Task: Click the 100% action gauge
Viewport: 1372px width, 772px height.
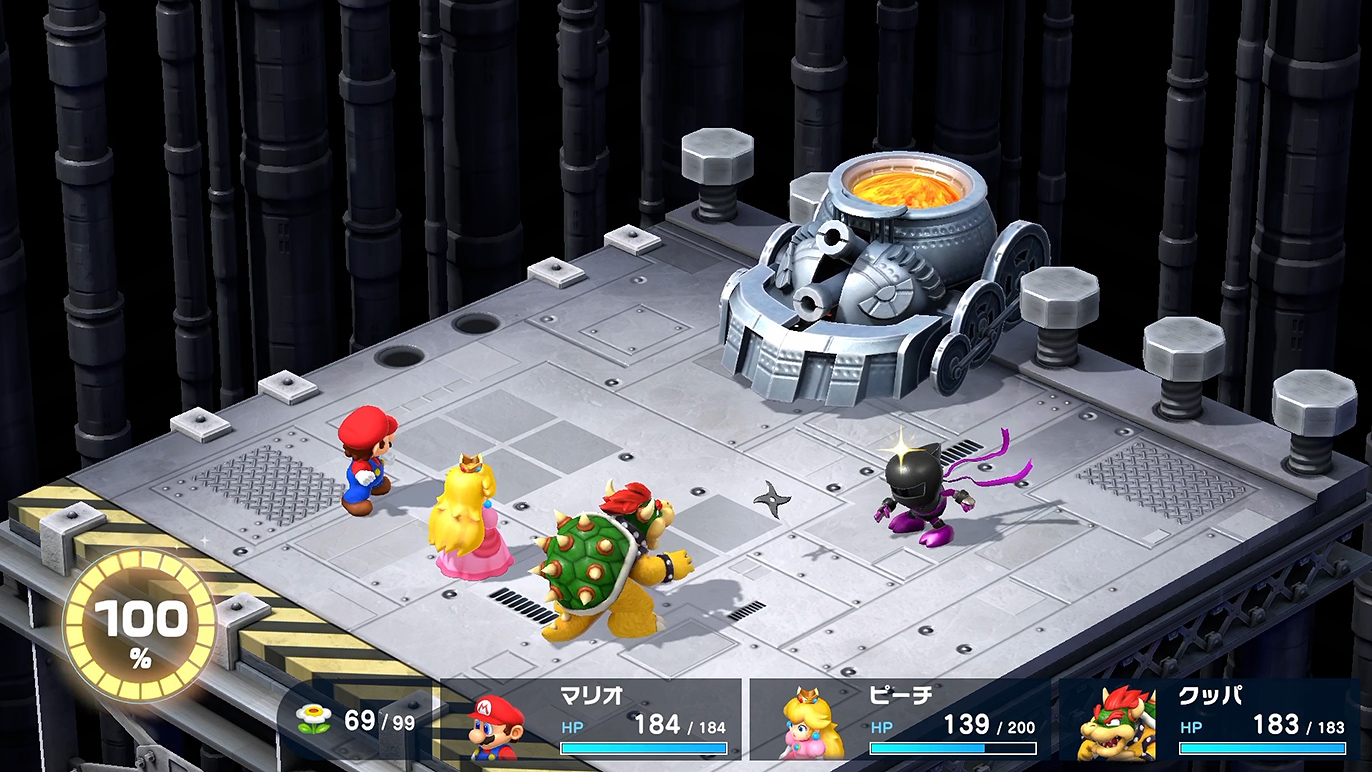Action: tap(140, 626)
